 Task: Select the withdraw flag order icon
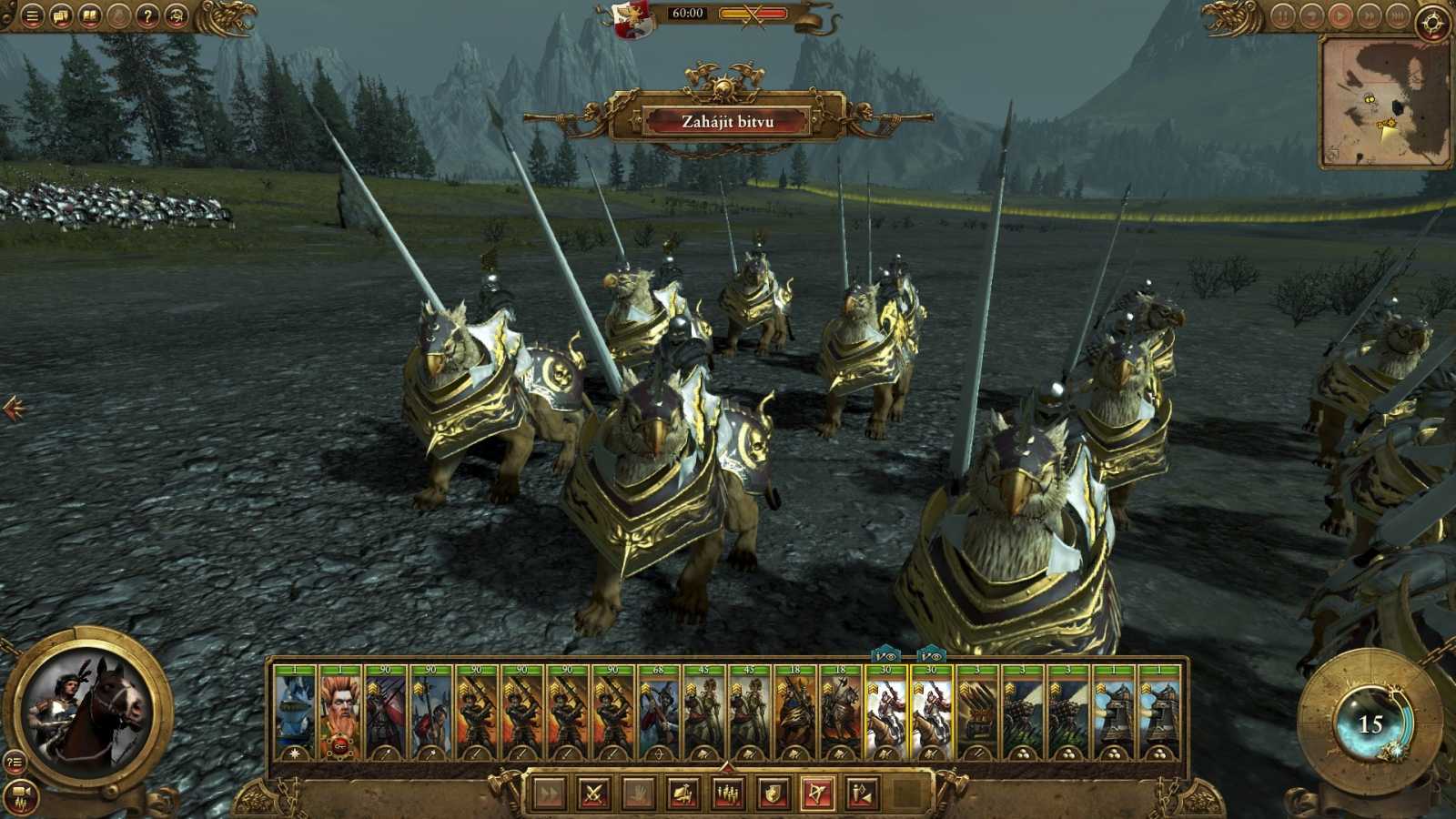[684, 792]
